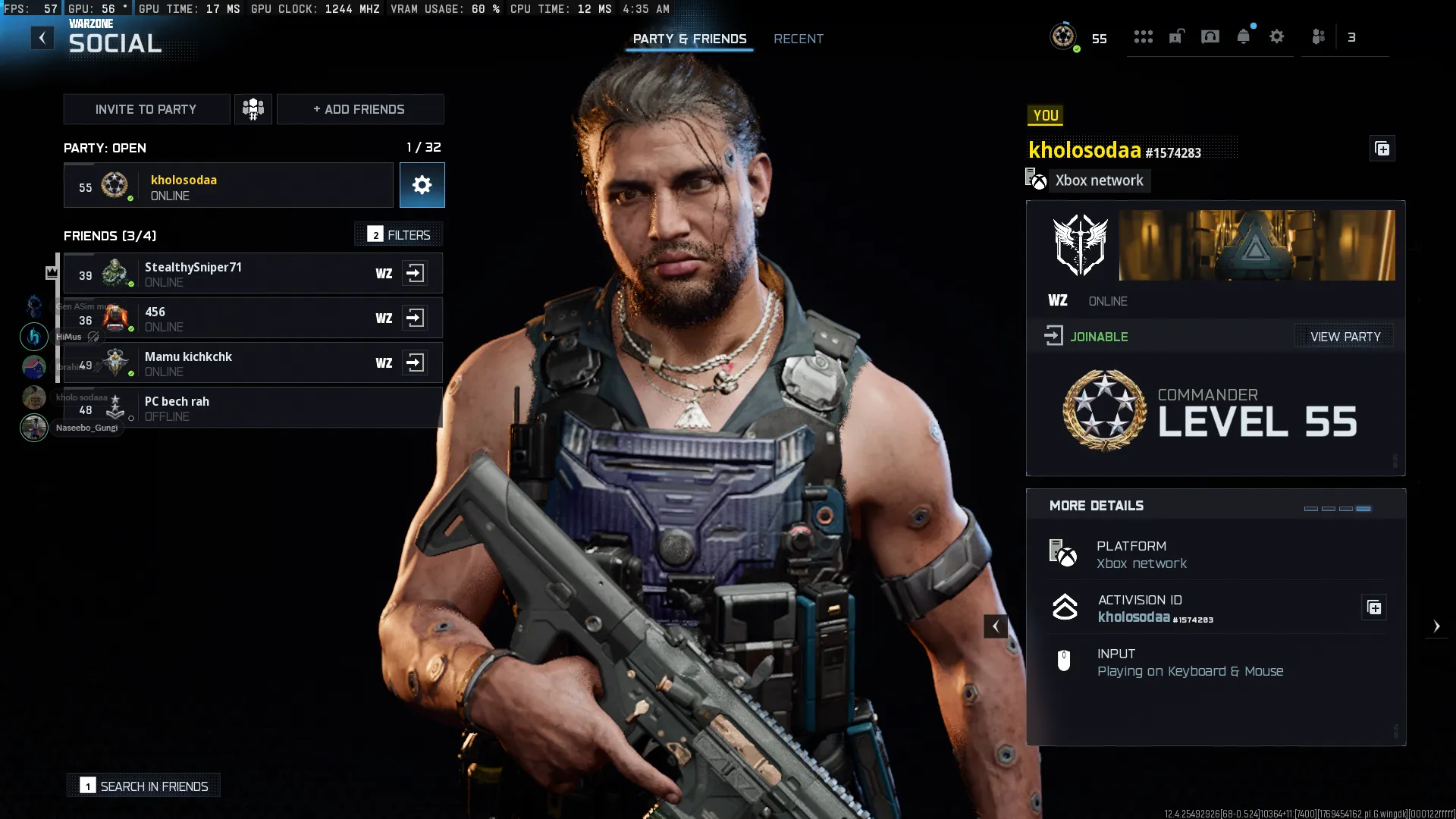This screenshot has width=1456, height=819.
Task: Collapse the character panel left chevron
Action: coord(996,626)
